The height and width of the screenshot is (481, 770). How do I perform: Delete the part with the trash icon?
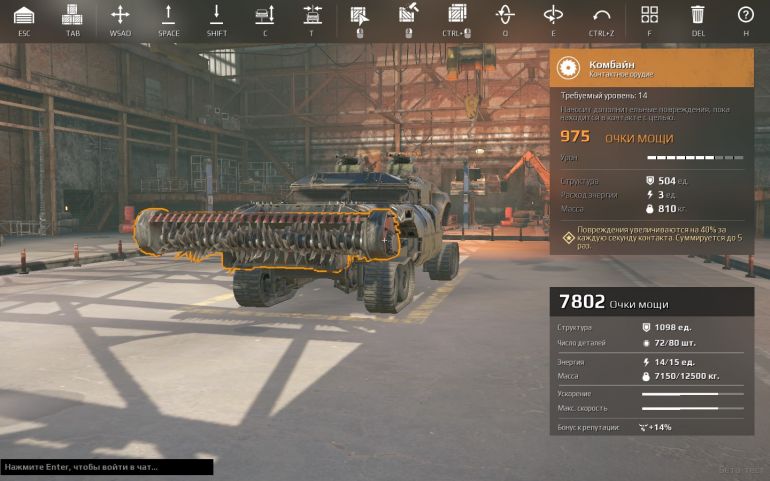tap(697, 15)
